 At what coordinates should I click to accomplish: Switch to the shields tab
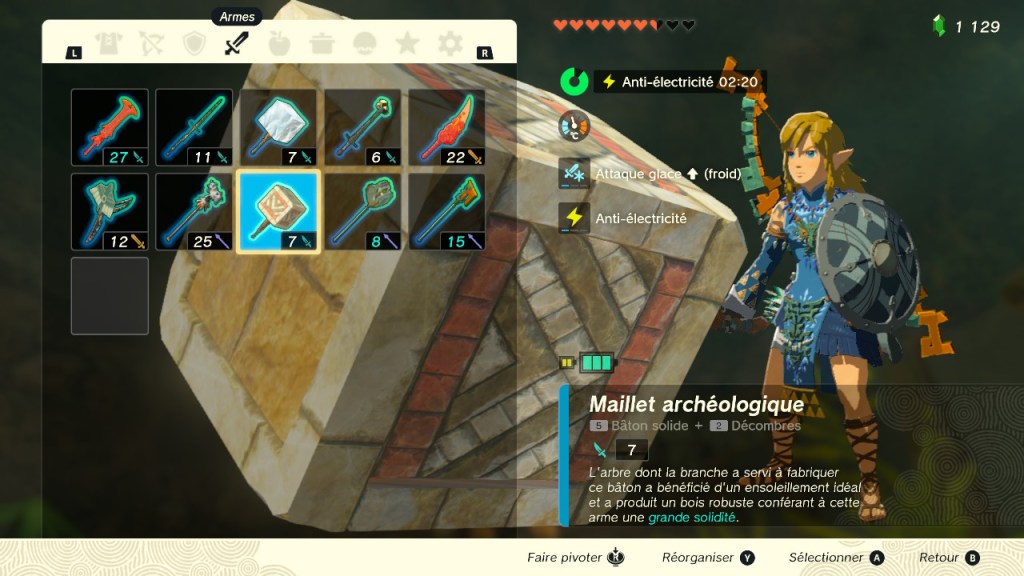point(193,44)
